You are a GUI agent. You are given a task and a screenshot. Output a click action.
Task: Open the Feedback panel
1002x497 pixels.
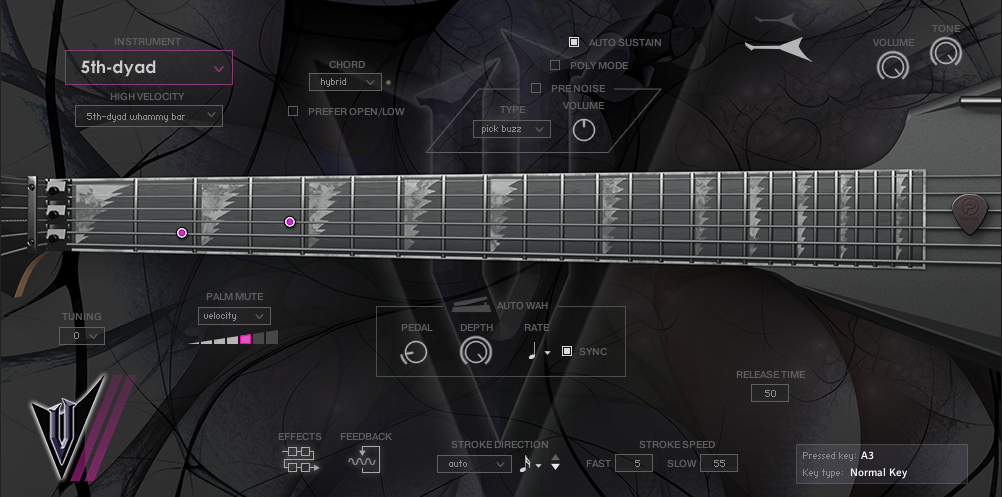(x=364, y=459)
